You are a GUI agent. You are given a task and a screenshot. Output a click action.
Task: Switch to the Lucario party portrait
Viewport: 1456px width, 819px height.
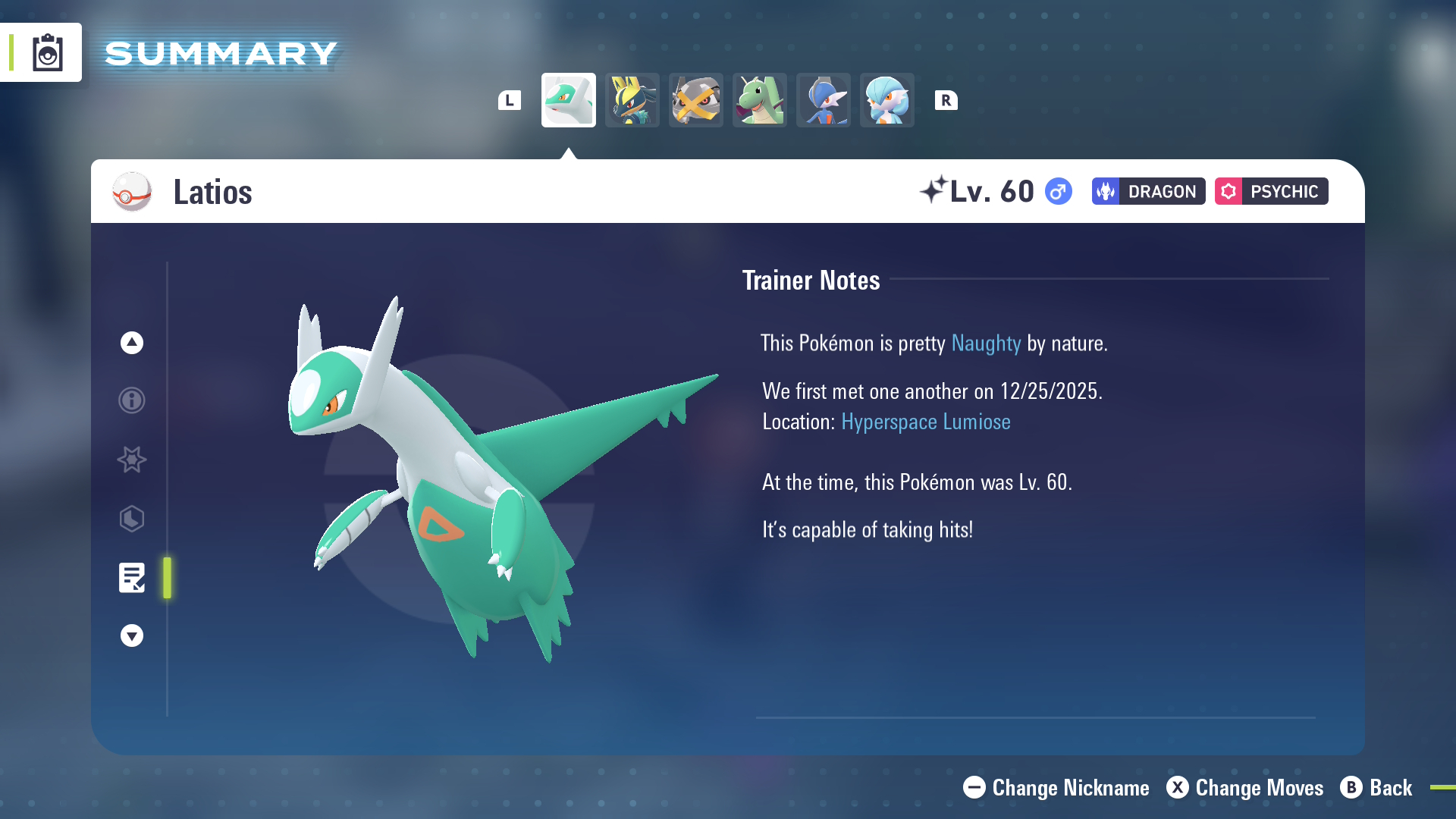tap(632, 100)
